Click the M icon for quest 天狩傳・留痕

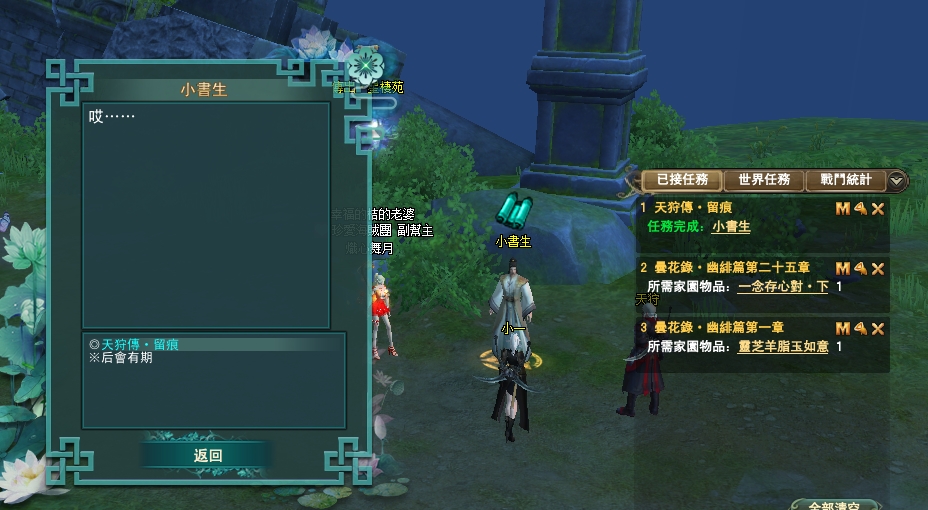coord(842,209)
